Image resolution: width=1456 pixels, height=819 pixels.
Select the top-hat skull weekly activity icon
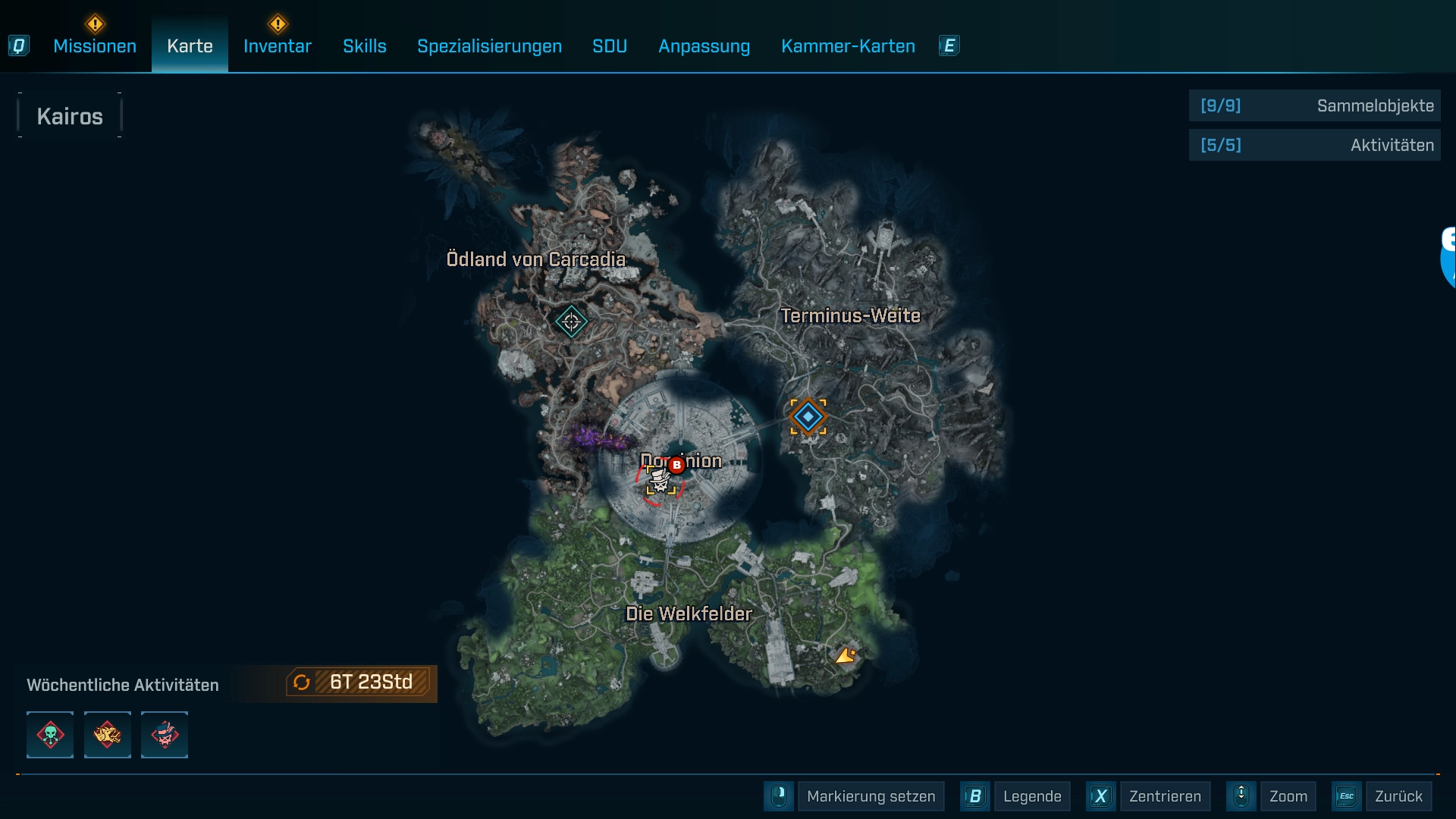click(164, 734)
